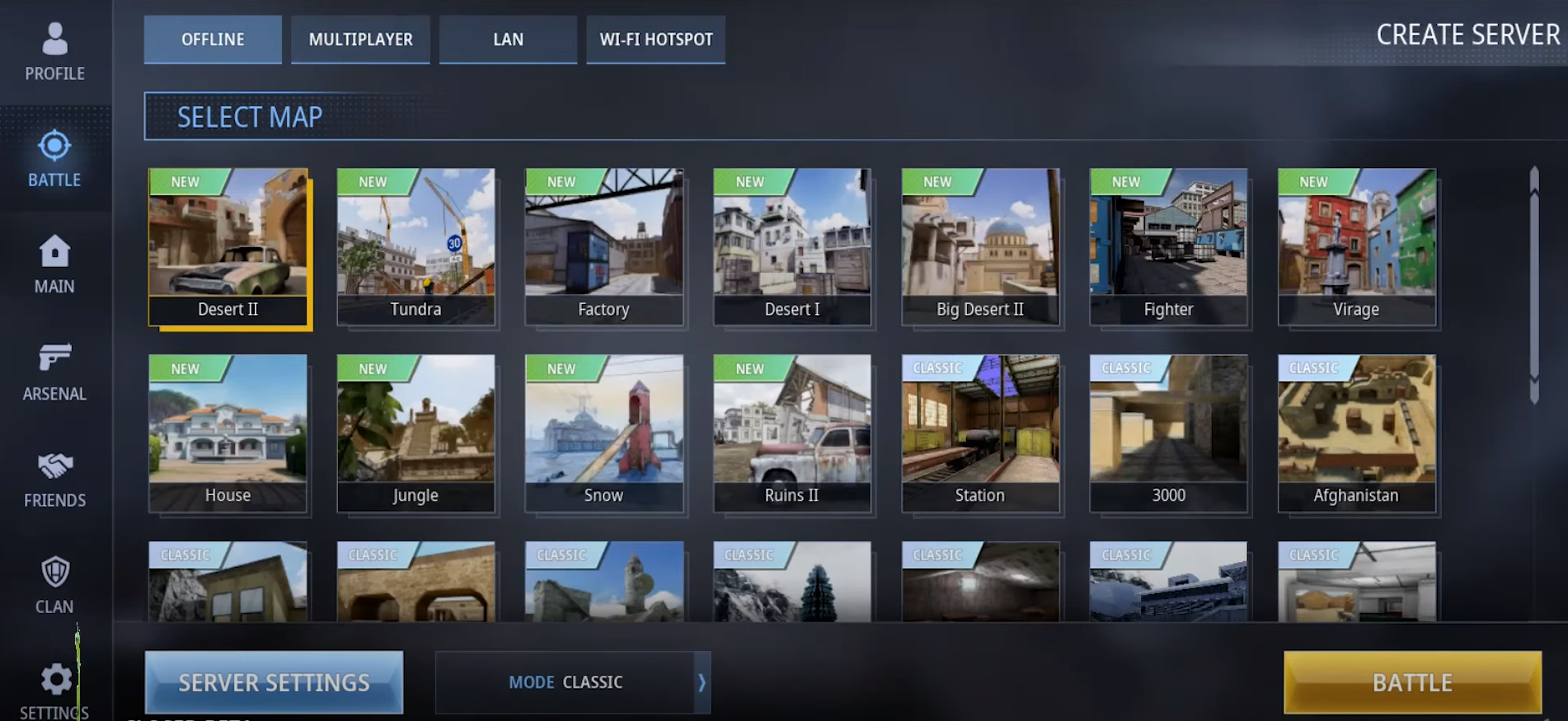
Task: Open Server Settings
Action: pos(274,682)
